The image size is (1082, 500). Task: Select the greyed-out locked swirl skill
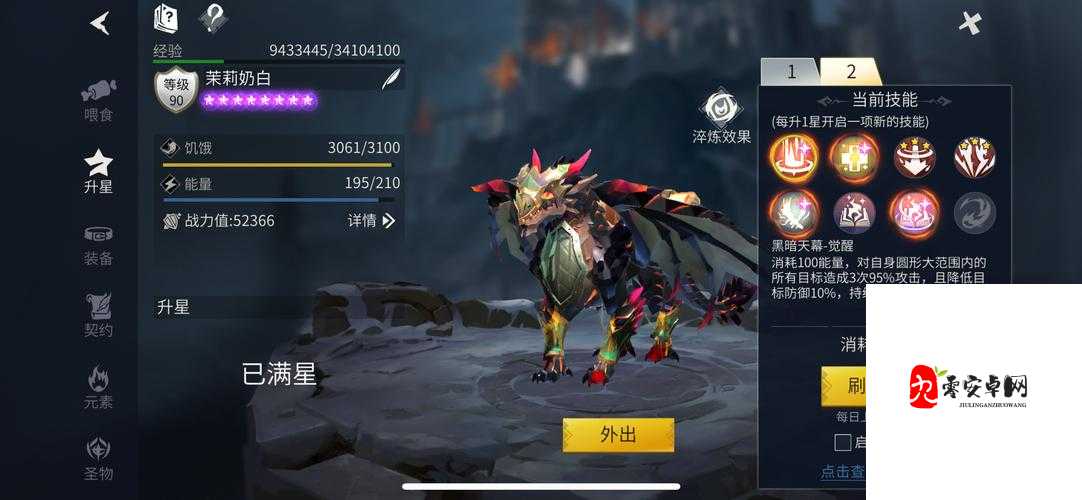click(x=974, y=212)
